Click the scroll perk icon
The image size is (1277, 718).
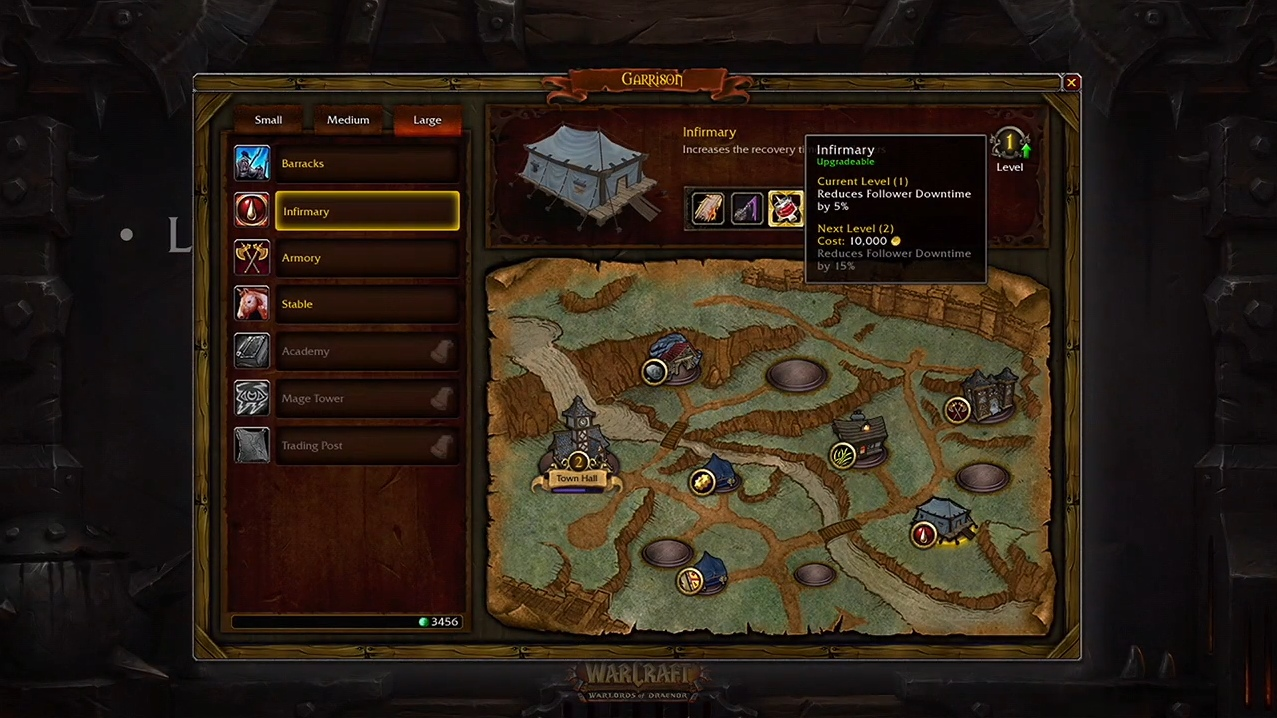tap(708, 209)
